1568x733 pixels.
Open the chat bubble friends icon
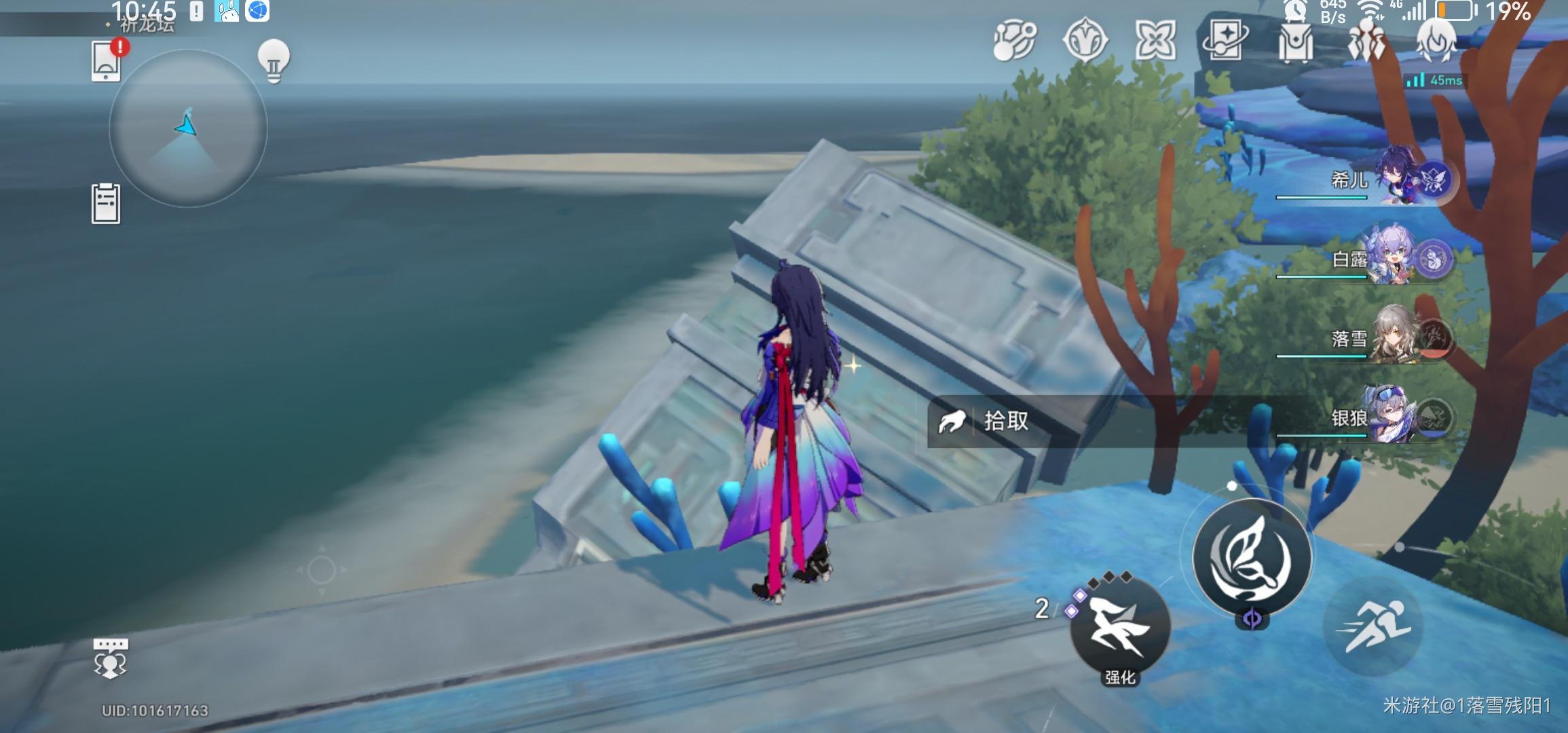(110, 657)
